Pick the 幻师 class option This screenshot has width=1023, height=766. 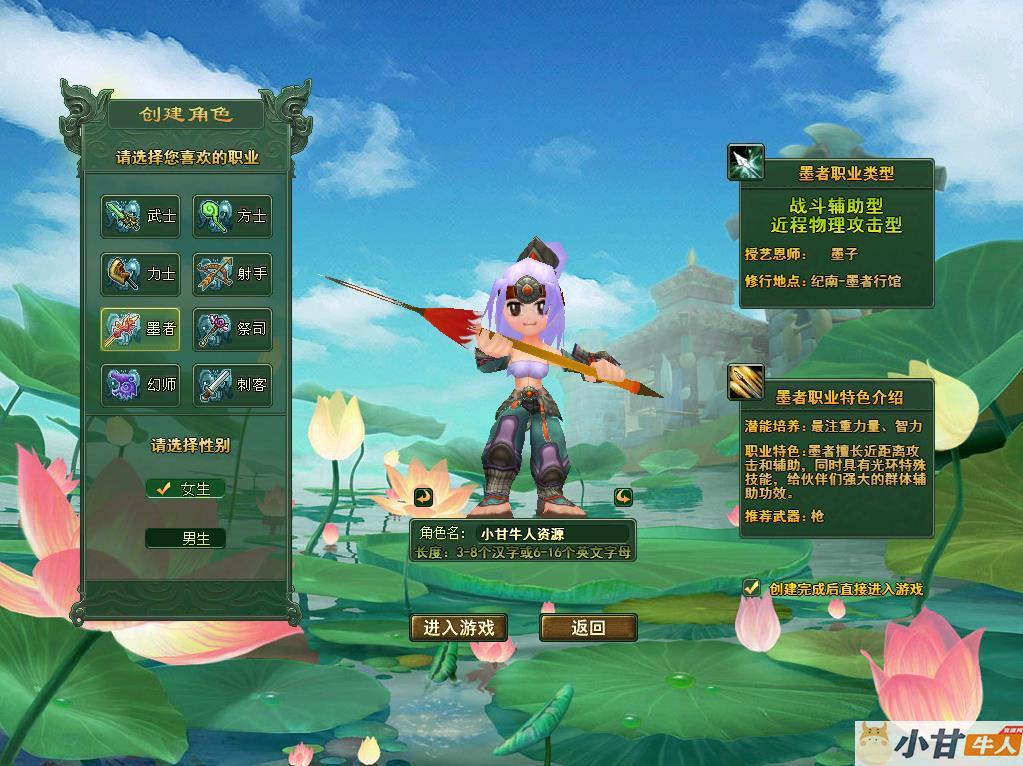point(140,385)
